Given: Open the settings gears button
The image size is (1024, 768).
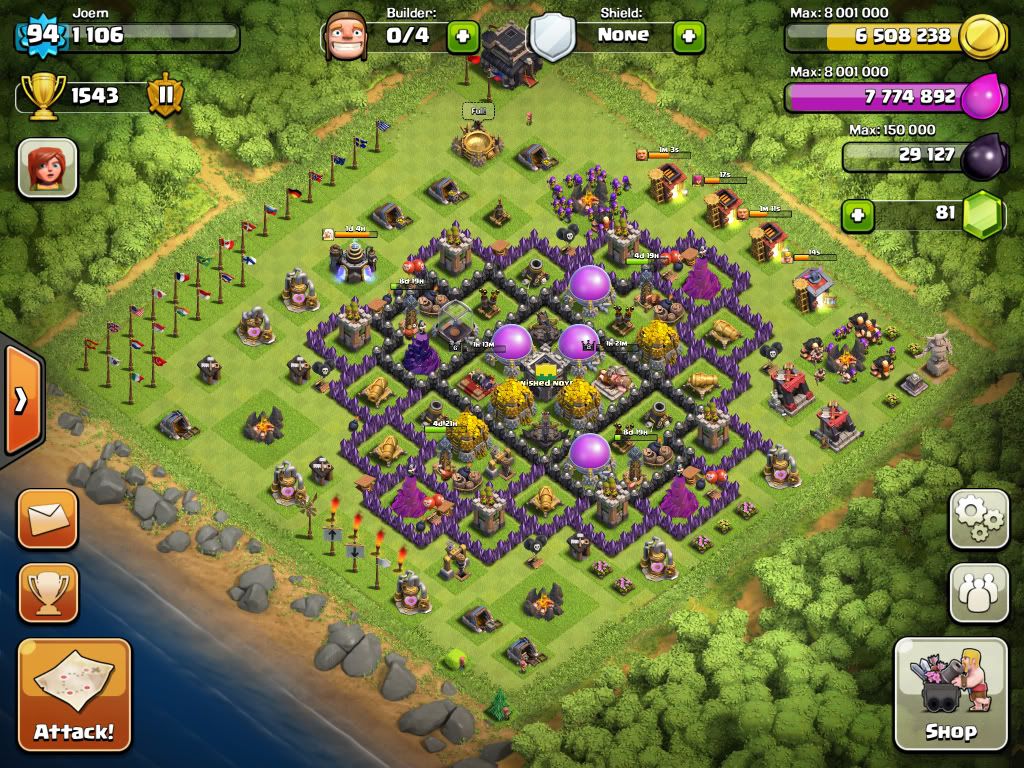Looking at the screenshot, I should (979, 519).
